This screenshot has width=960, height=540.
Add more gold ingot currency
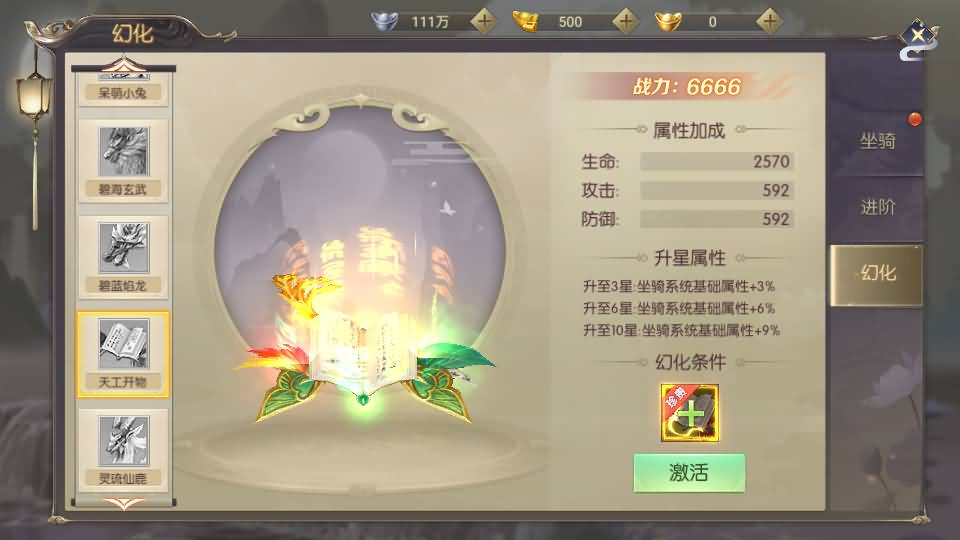click(x=626, y=20)
